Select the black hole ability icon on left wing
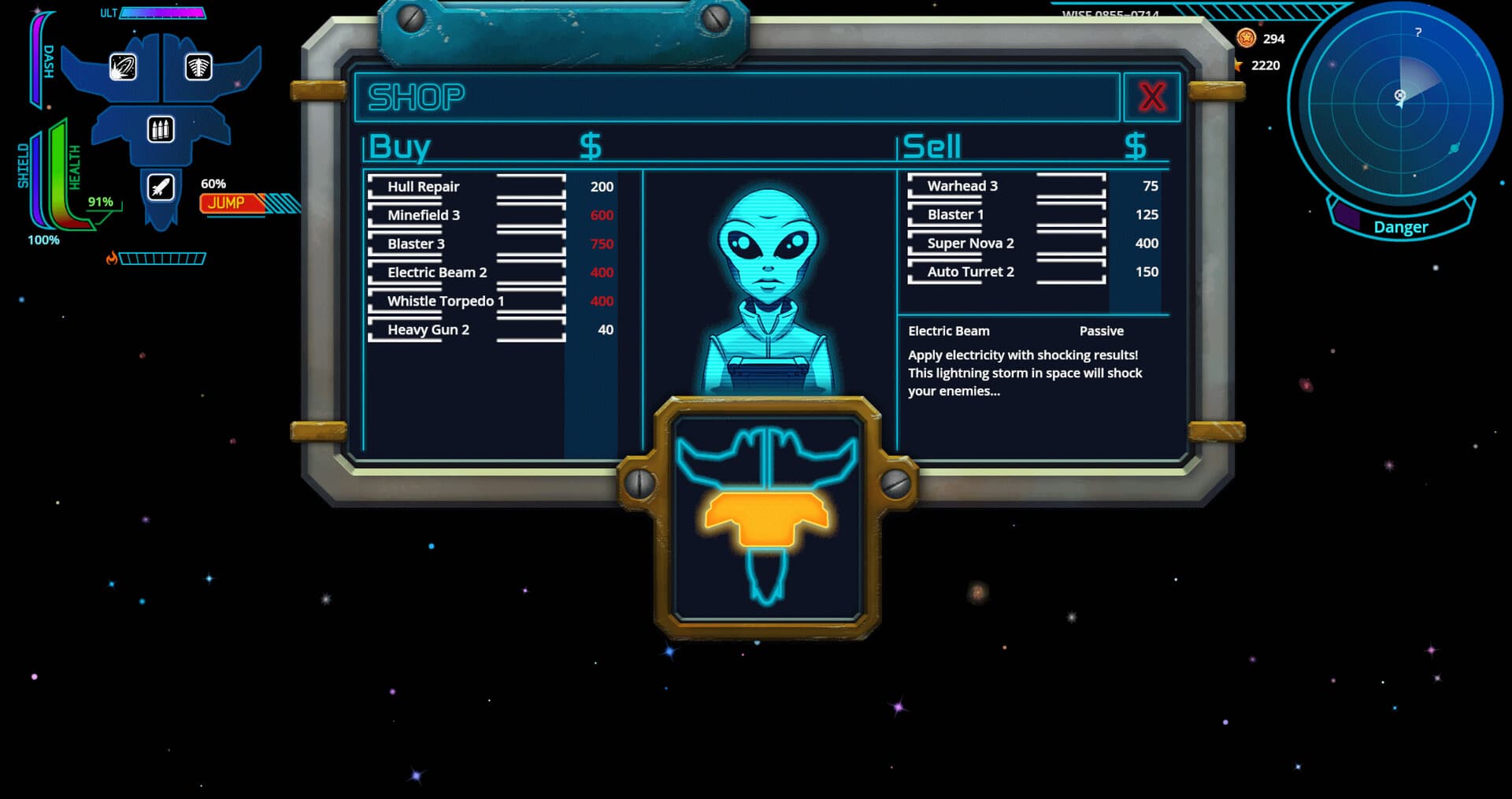Screen dimensions: 1512x799 pyautogui.click(x=122, y=68)
